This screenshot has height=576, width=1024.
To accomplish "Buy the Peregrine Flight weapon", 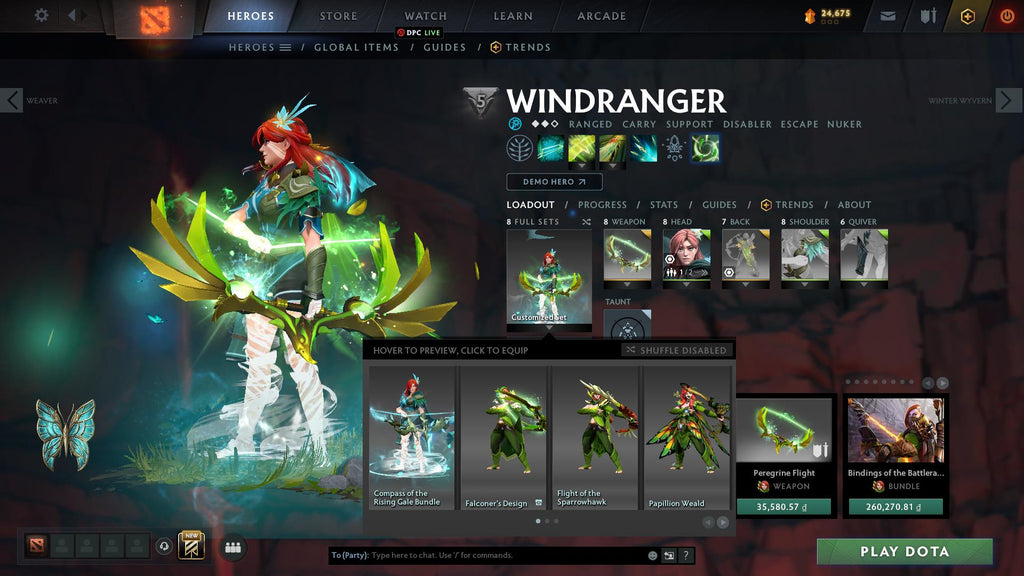I will tap(784, 506).
